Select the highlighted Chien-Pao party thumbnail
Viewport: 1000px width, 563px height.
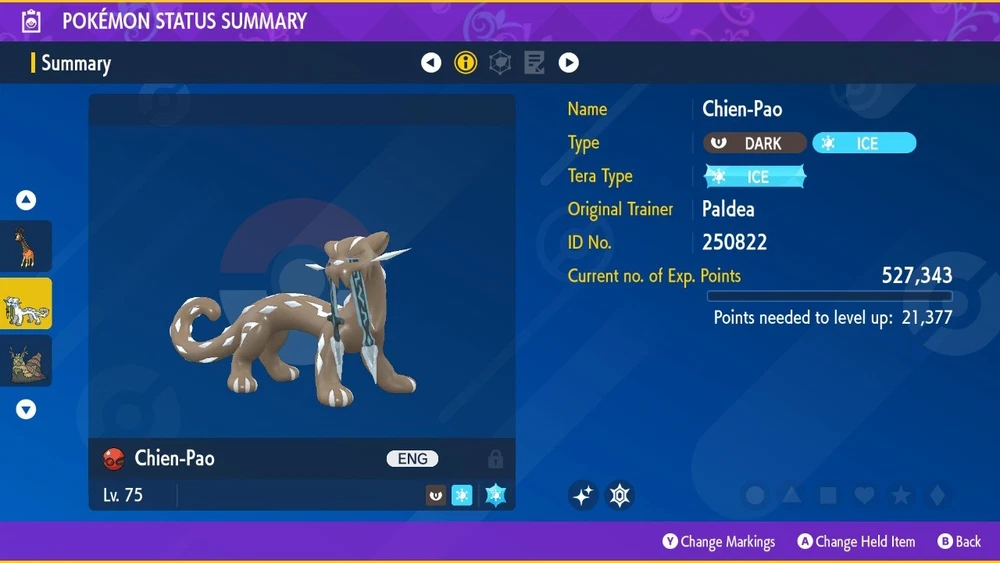click(x=26, y=304)
